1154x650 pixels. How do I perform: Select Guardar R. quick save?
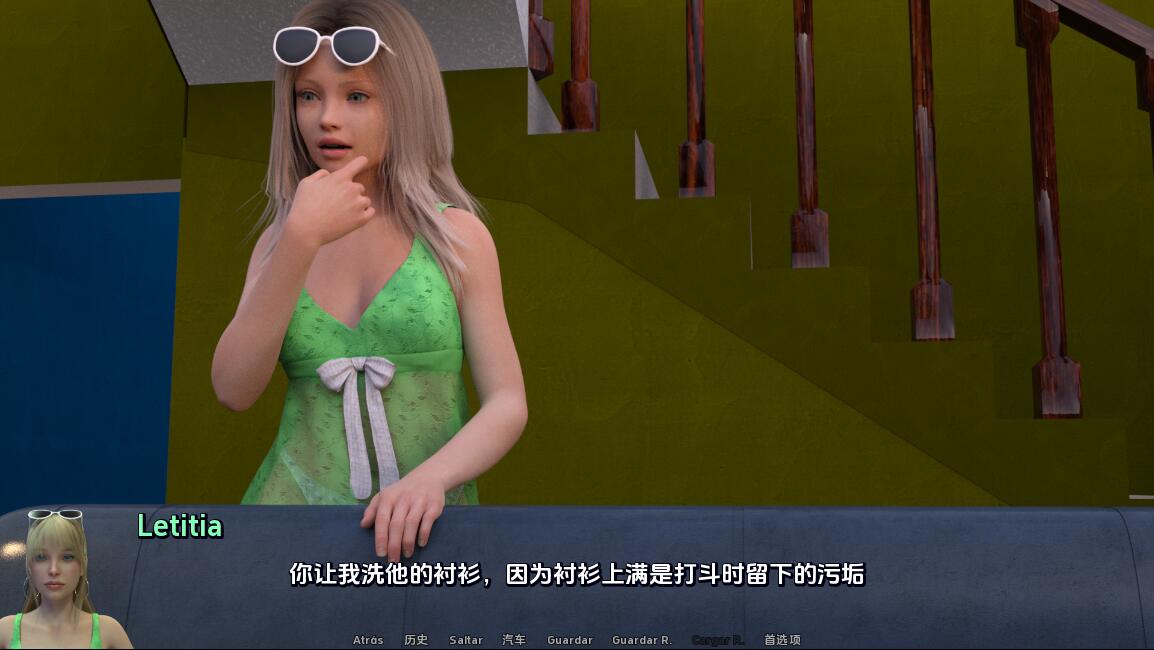642,640
